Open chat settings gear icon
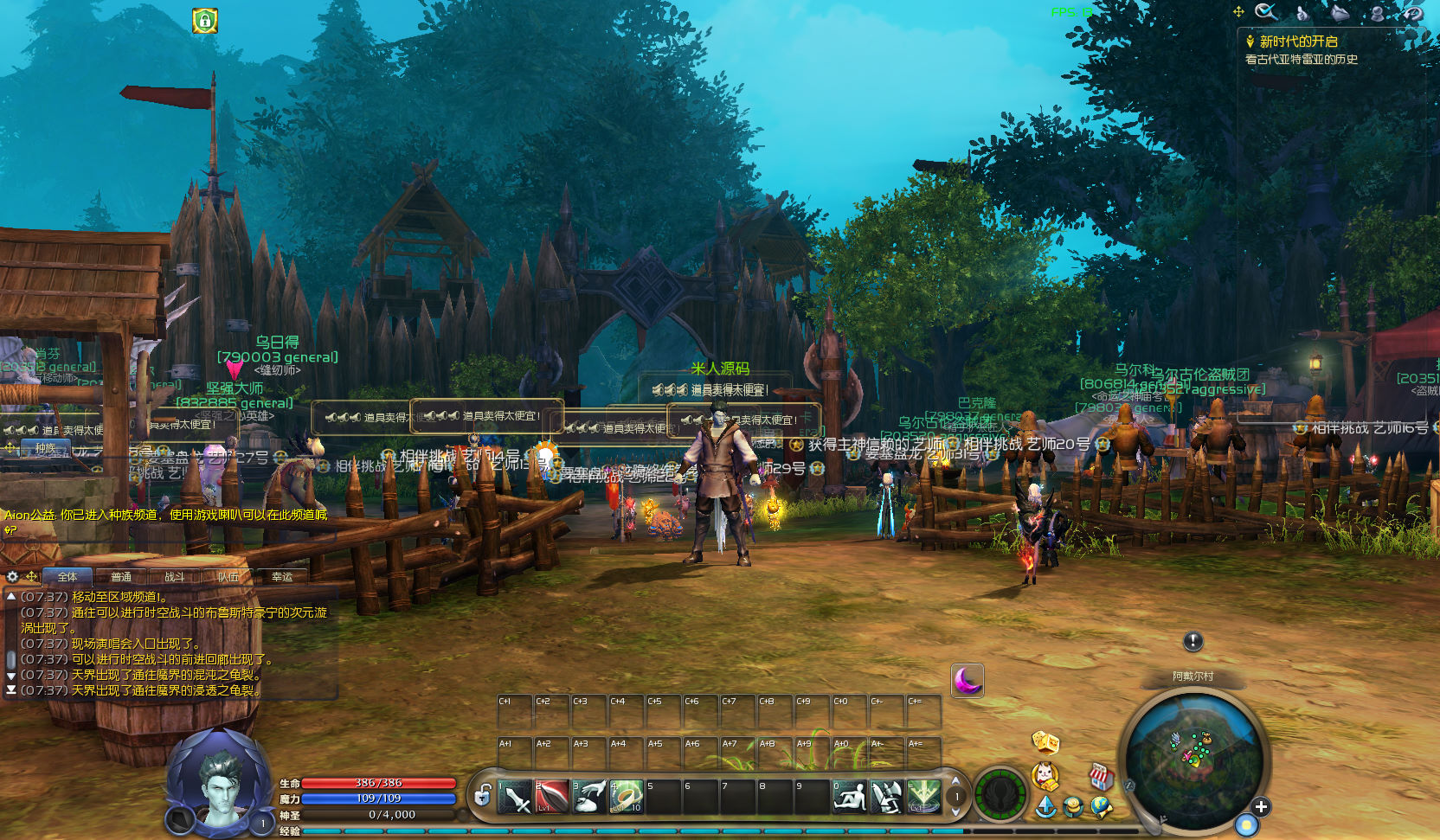 click(x=12, y=576)
